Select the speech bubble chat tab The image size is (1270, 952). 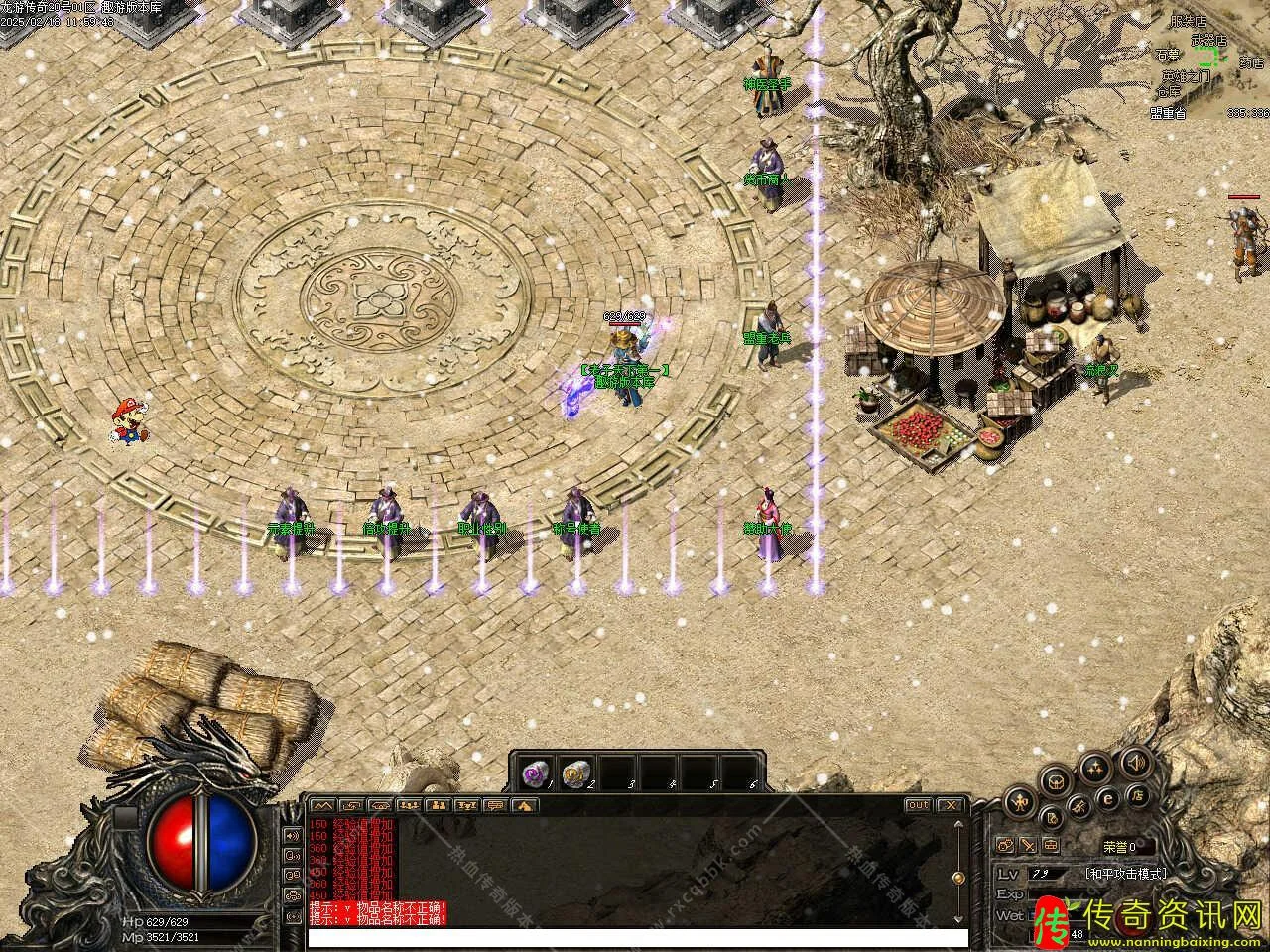click(x=494, y=805)
